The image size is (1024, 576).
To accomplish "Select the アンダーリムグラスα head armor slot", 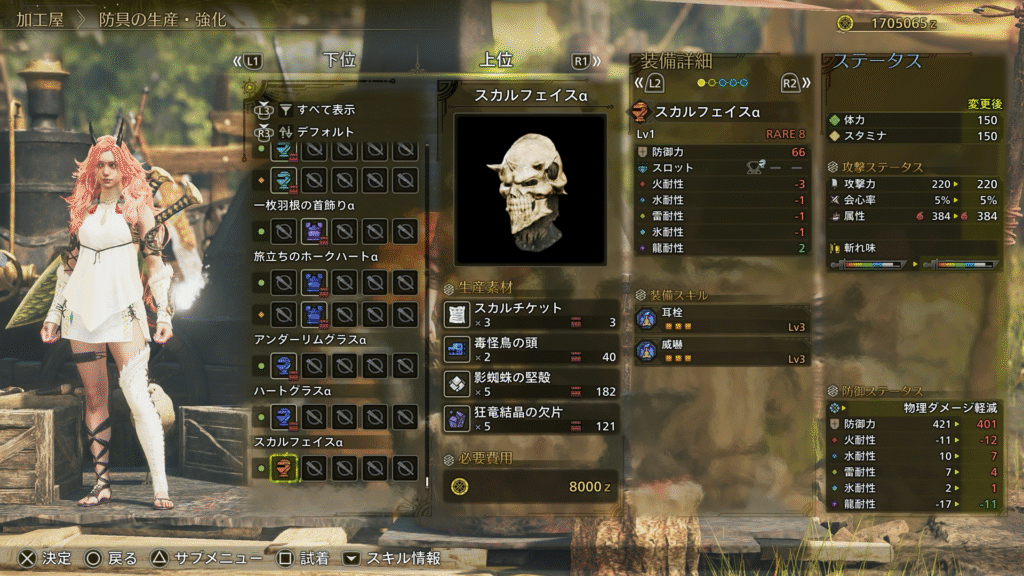I will click(284, 364).
